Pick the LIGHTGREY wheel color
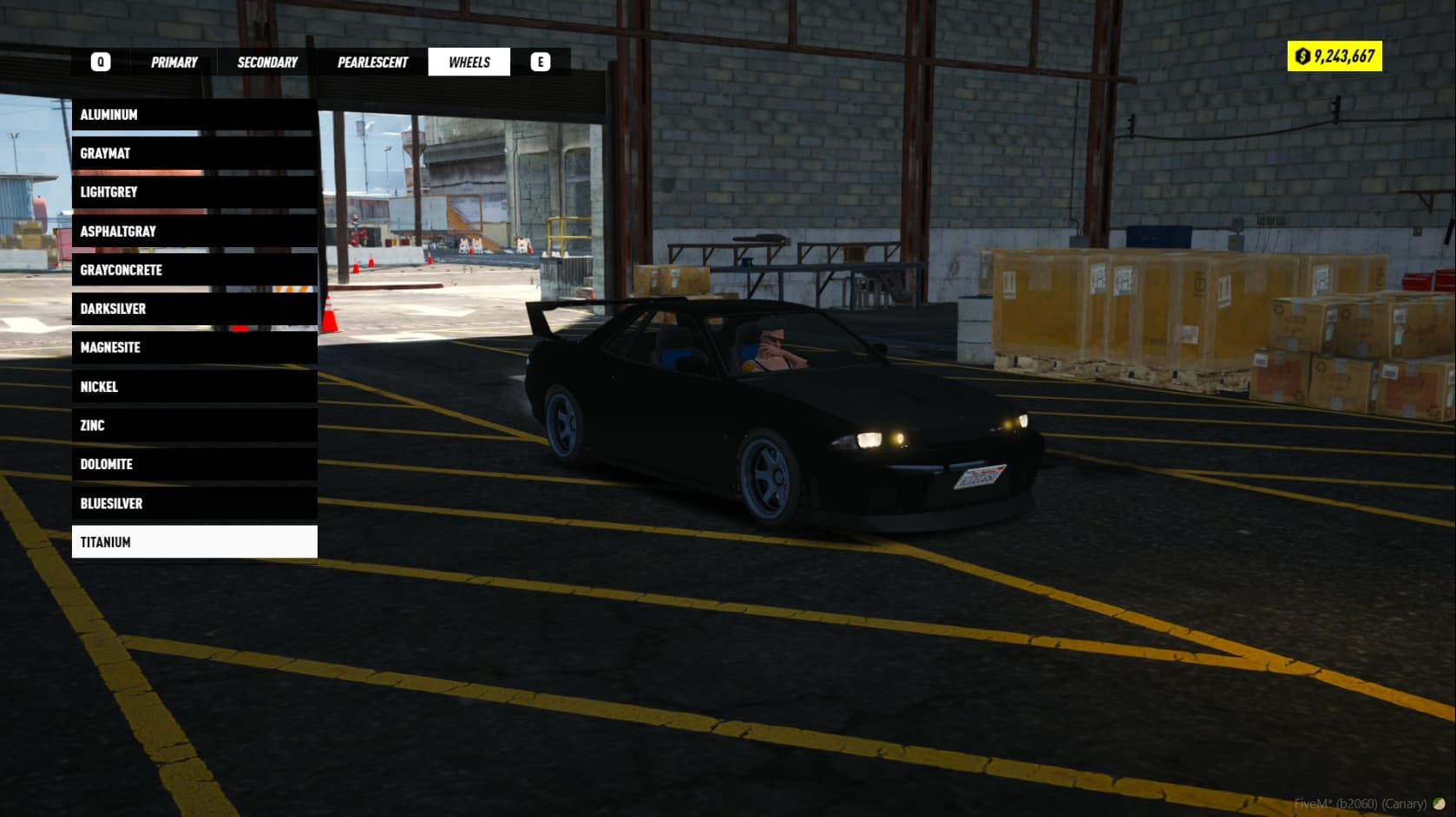The height and width of the screenshot is (817, 1456). [x=194, y=192]
